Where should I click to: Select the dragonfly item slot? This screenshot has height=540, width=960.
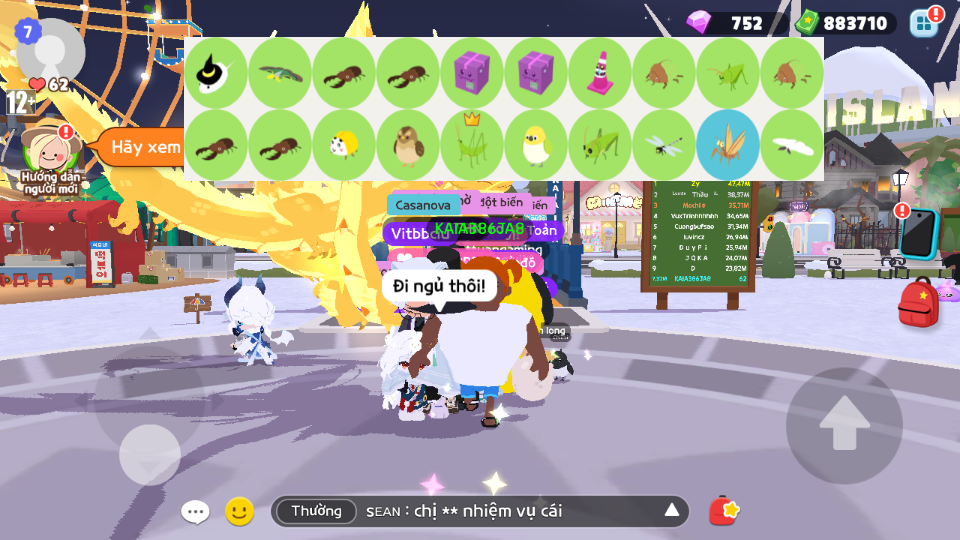point(664,145)
